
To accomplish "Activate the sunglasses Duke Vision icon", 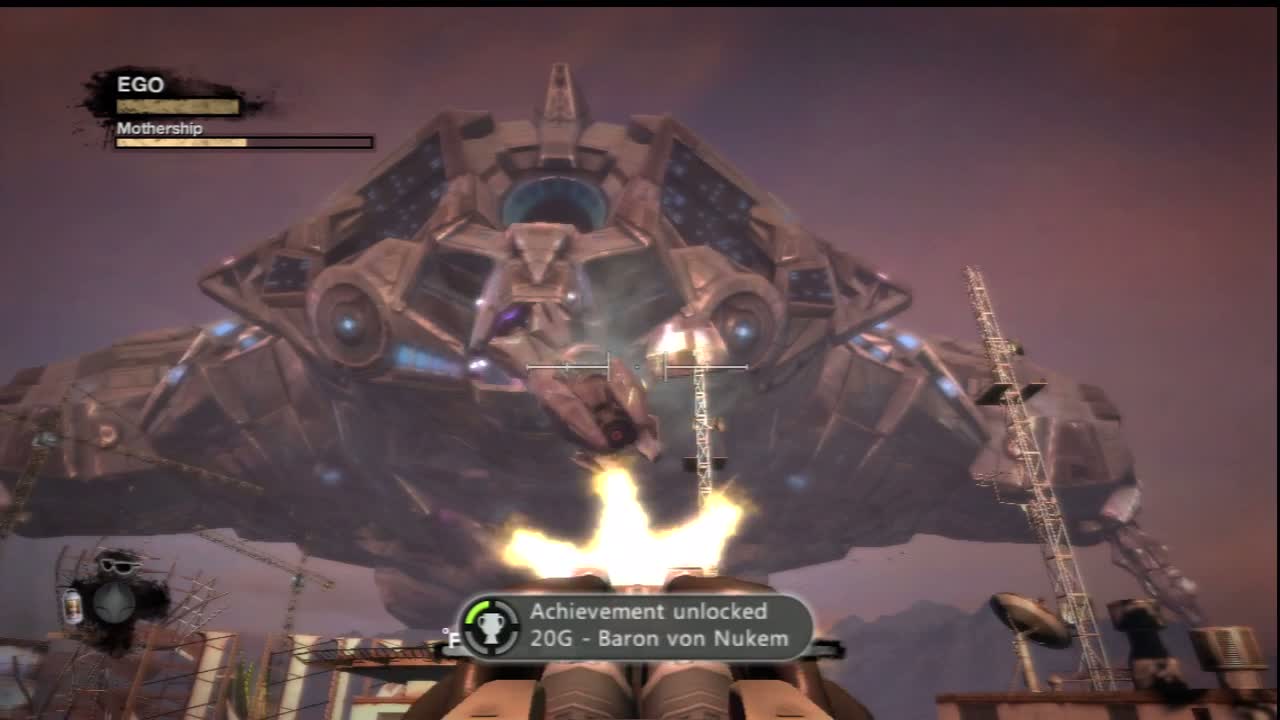I will click(117, 564).
